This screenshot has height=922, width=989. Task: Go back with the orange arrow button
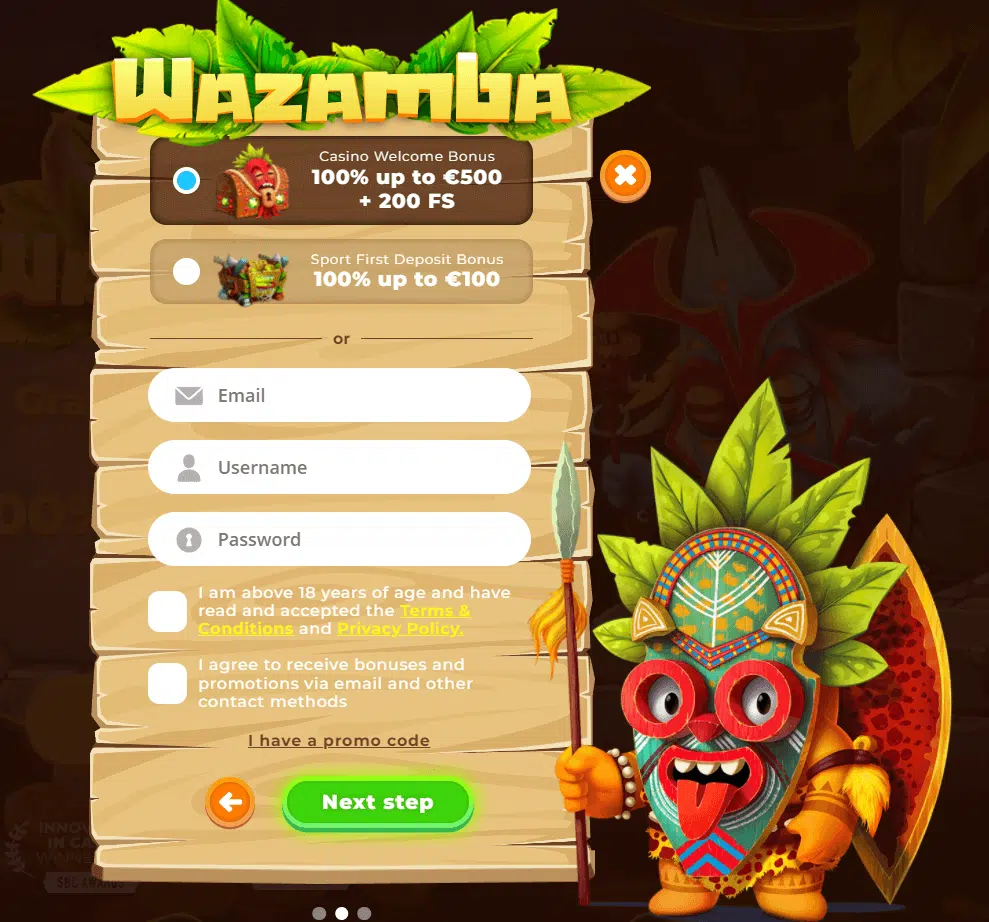(x=230, y=802)
